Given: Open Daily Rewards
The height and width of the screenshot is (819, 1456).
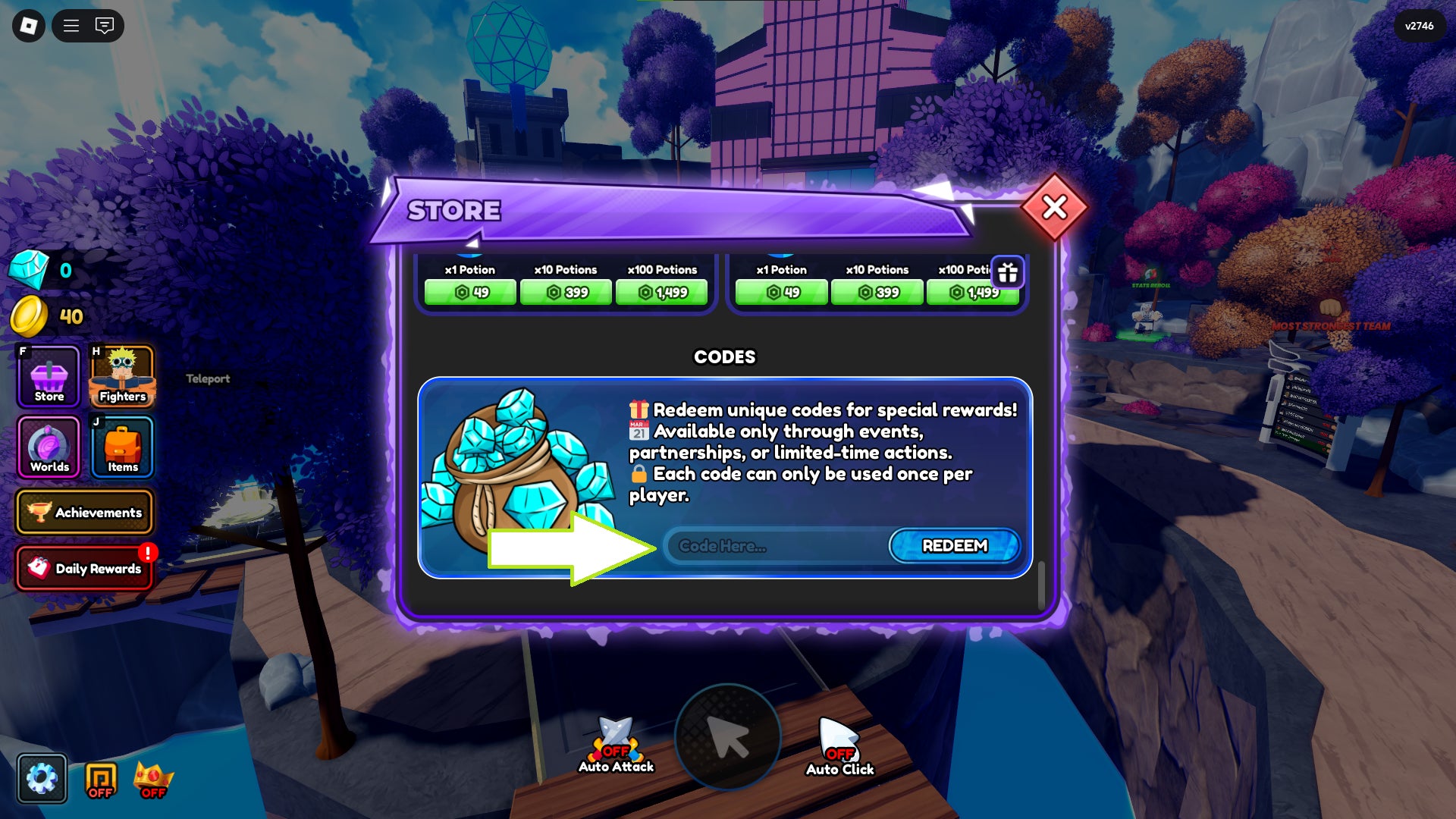Looking at the screenshot, I should (x=85, y=568).
